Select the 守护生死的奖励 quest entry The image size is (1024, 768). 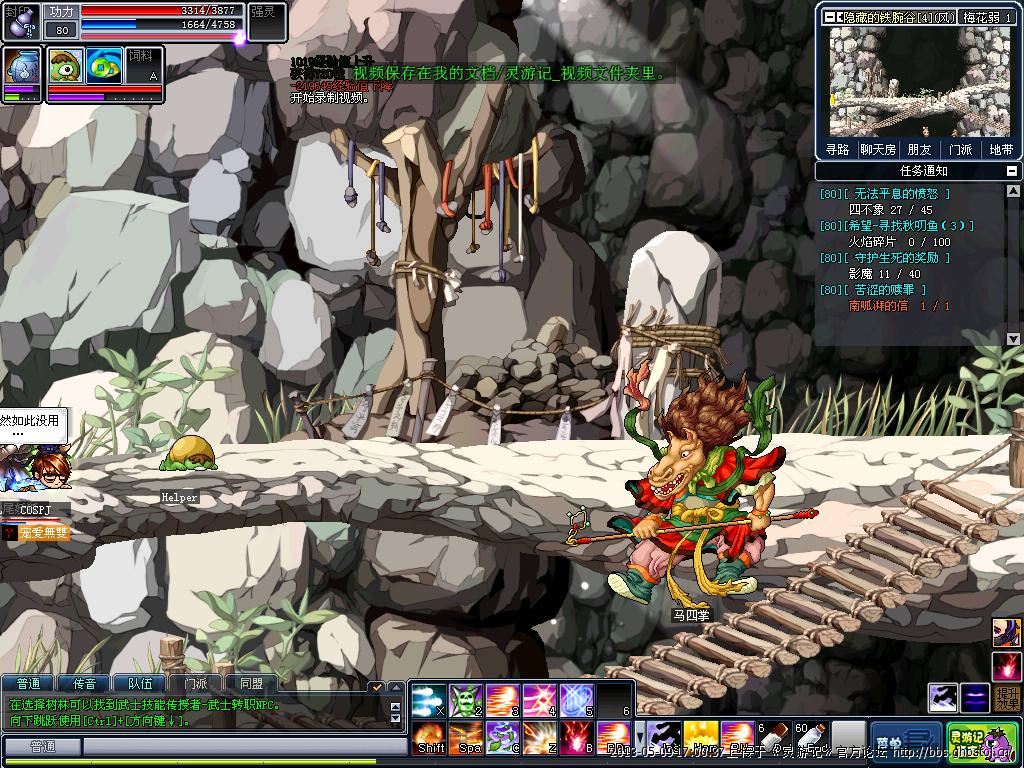tap(897, 258)
